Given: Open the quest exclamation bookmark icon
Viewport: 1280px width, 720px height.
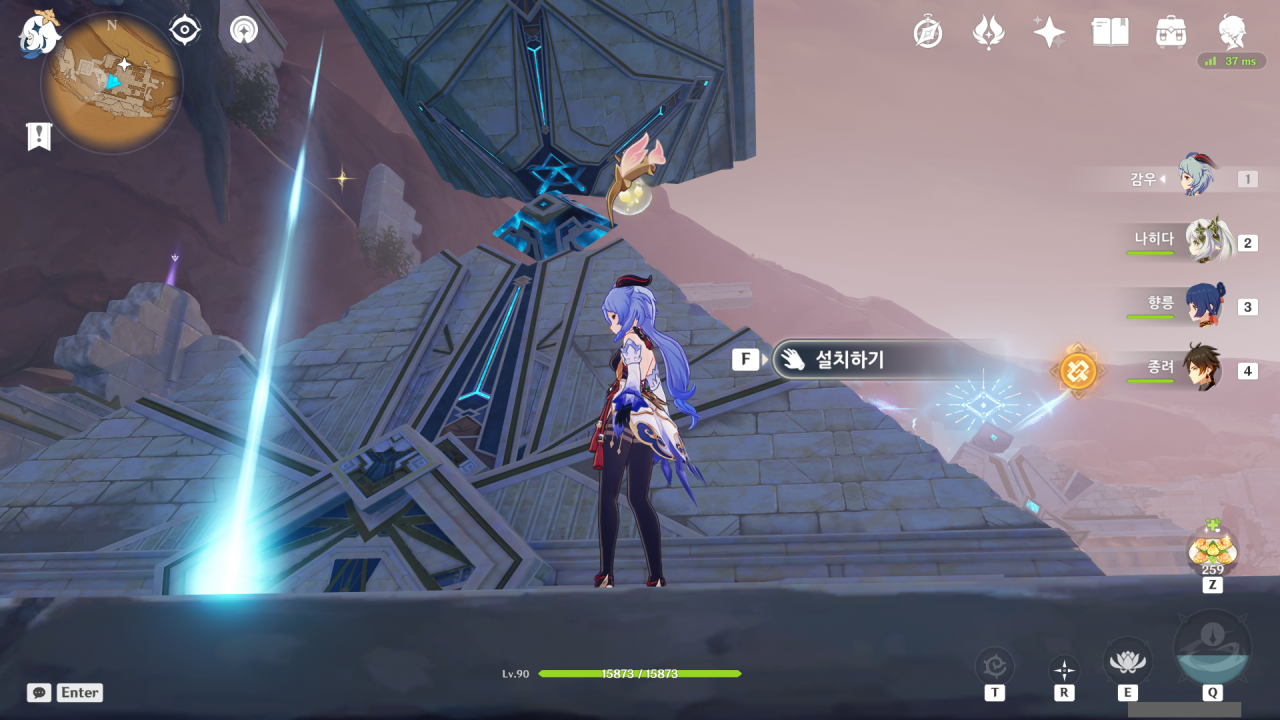Looking at the screenshot, I should click(x=38, y=136).
